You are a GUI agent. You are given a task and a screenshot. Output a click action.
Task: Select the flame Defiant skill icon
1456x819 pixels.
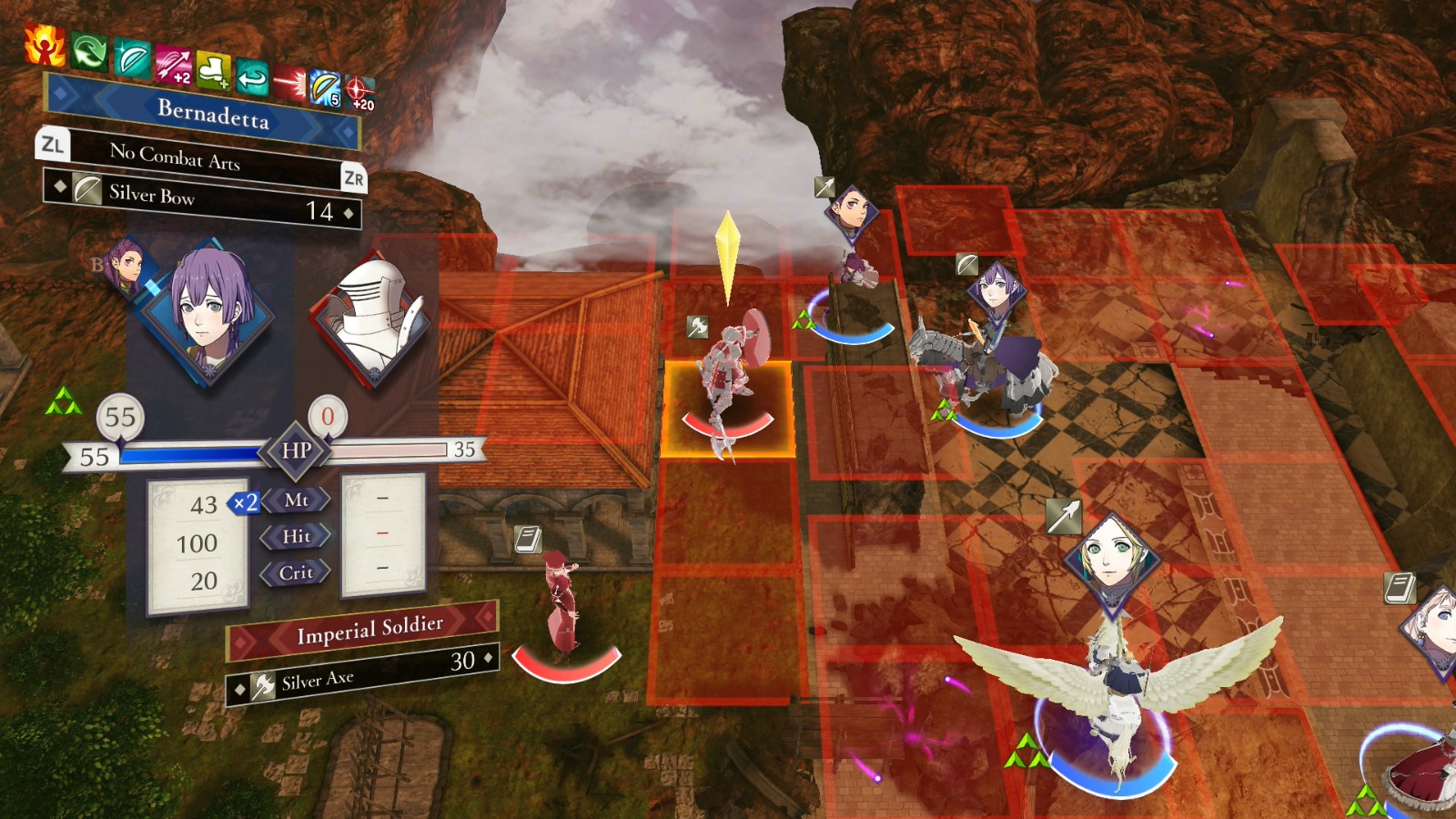(44, 44)
